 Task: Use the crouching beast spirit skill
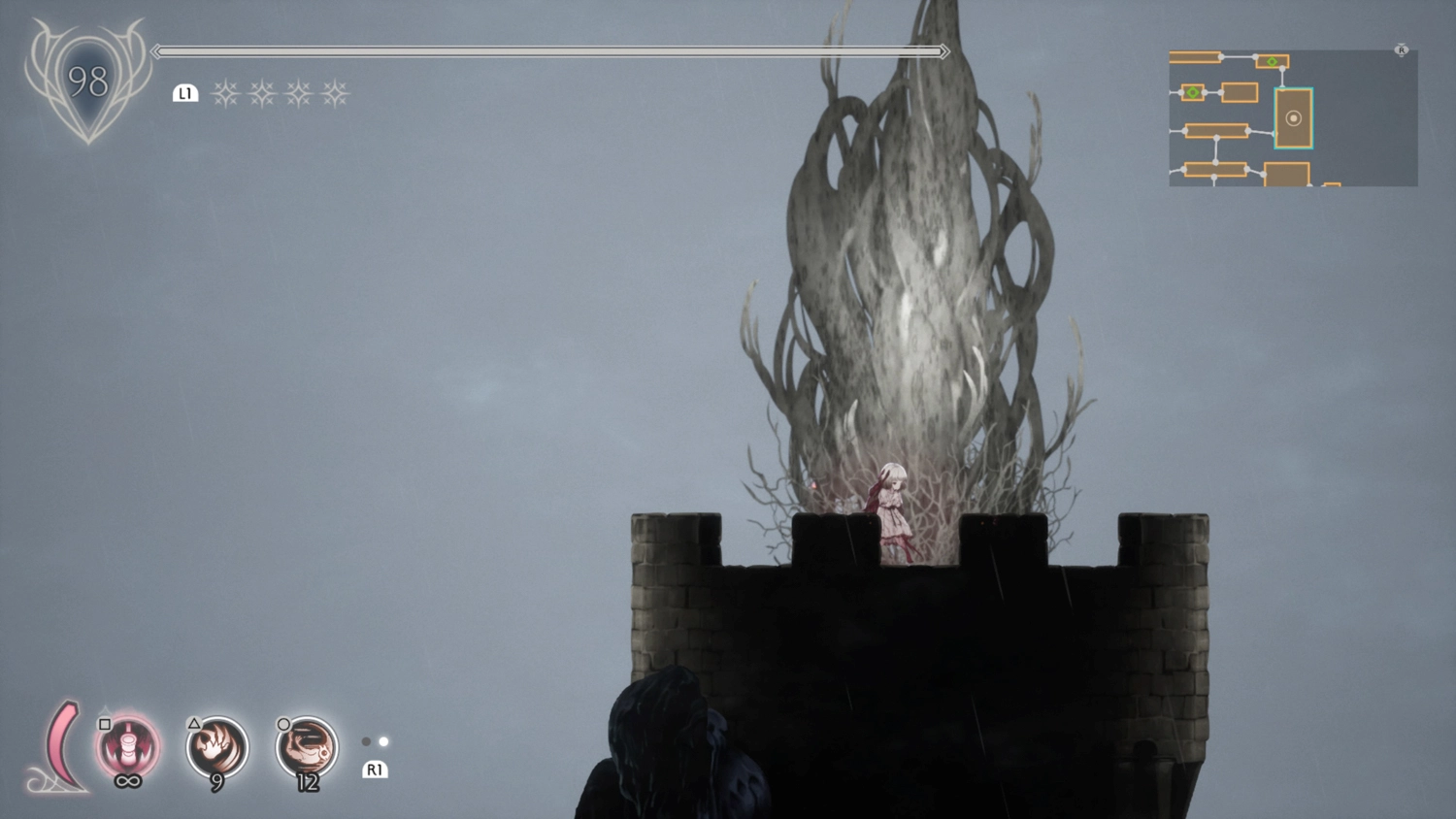click(307, 747)
